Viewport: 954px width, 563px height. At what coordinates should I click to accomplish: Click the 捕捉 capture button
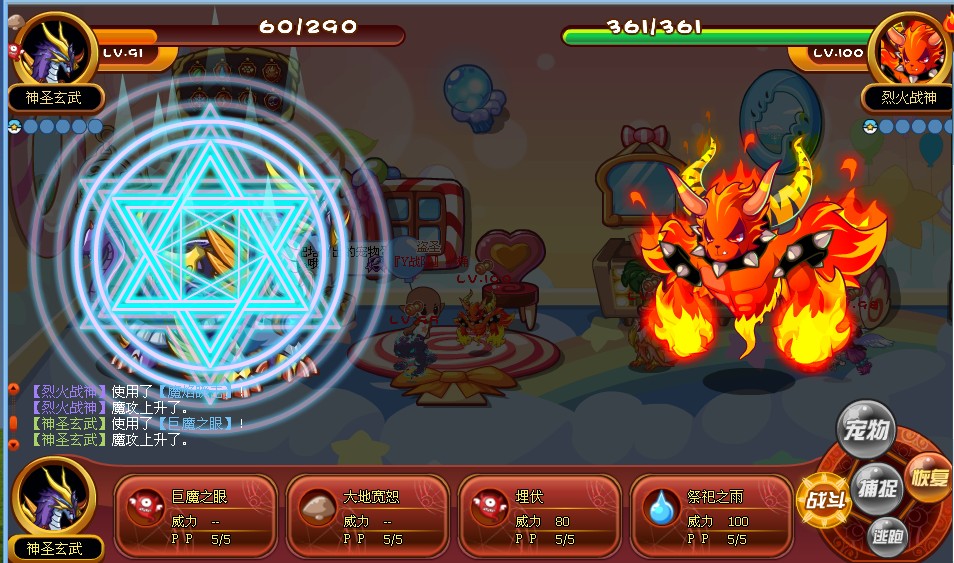pyautogui.click(x=879, y=488)
